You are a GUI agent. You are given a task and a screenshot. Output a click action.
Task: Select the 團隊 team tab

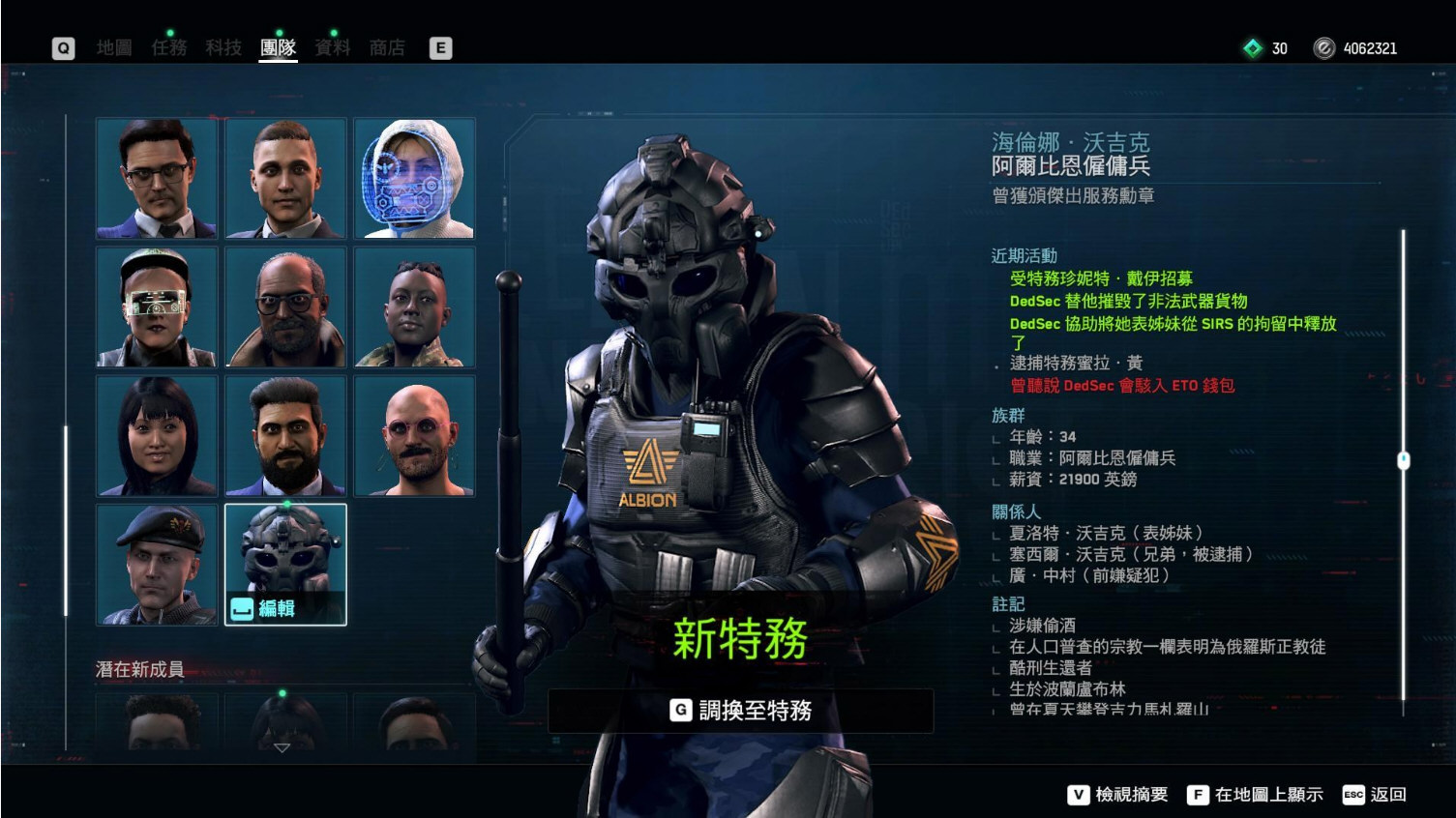tap(278, 47)
